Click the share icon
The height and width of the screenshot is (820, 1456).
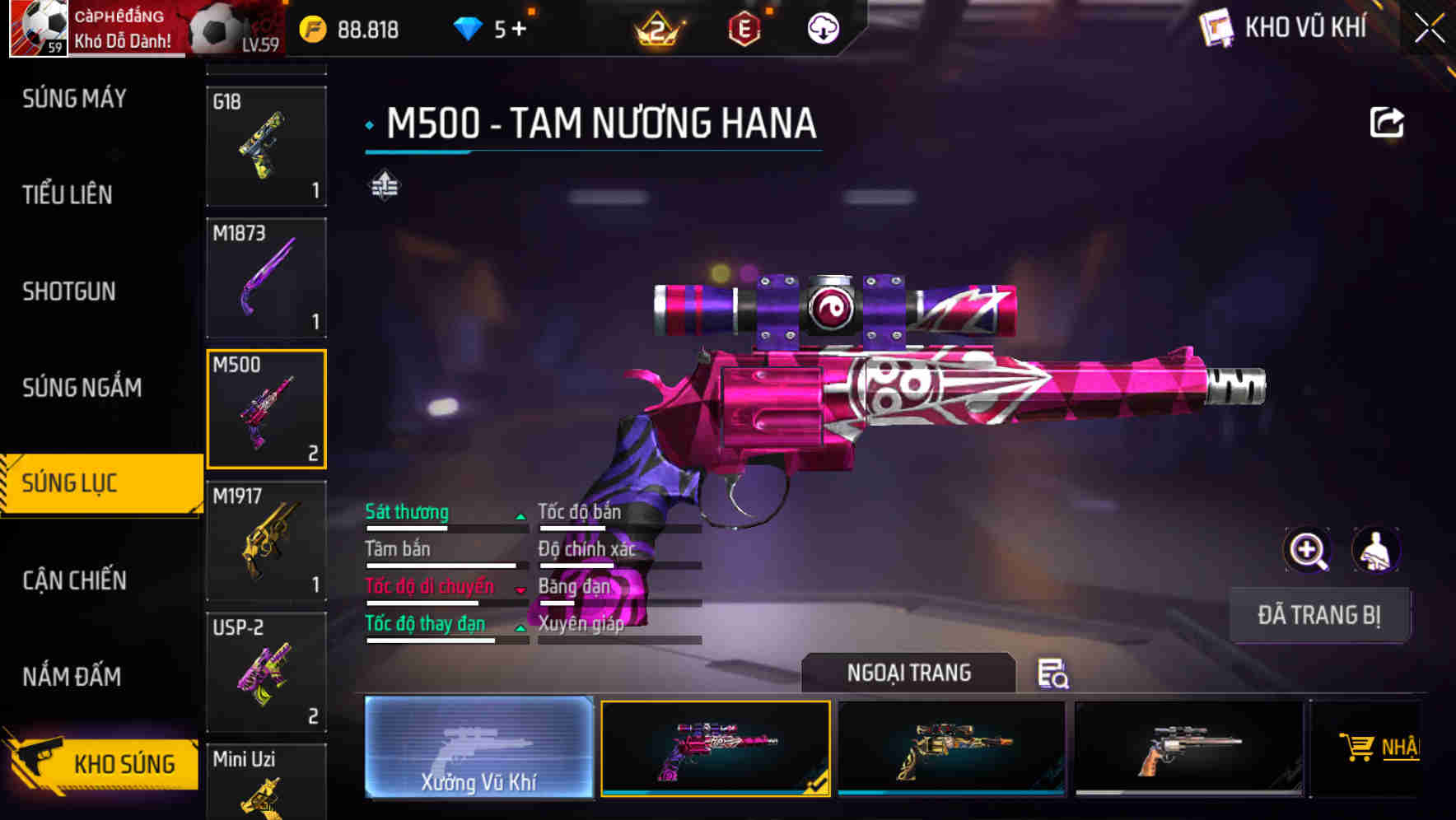(1386, 123)
